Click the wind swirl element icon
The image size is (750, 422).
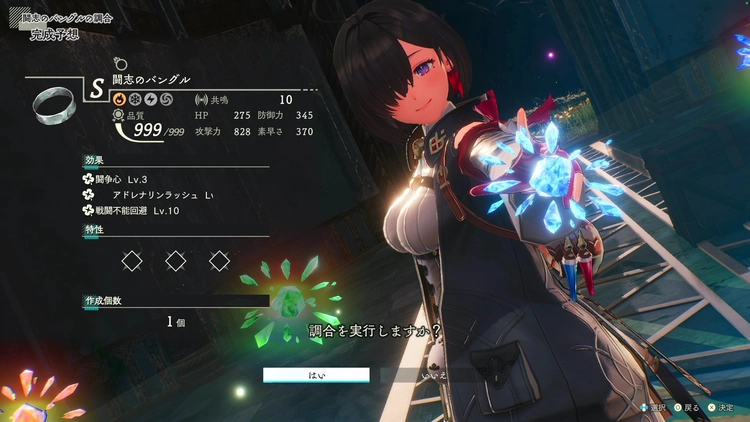[x=165, y=100]
